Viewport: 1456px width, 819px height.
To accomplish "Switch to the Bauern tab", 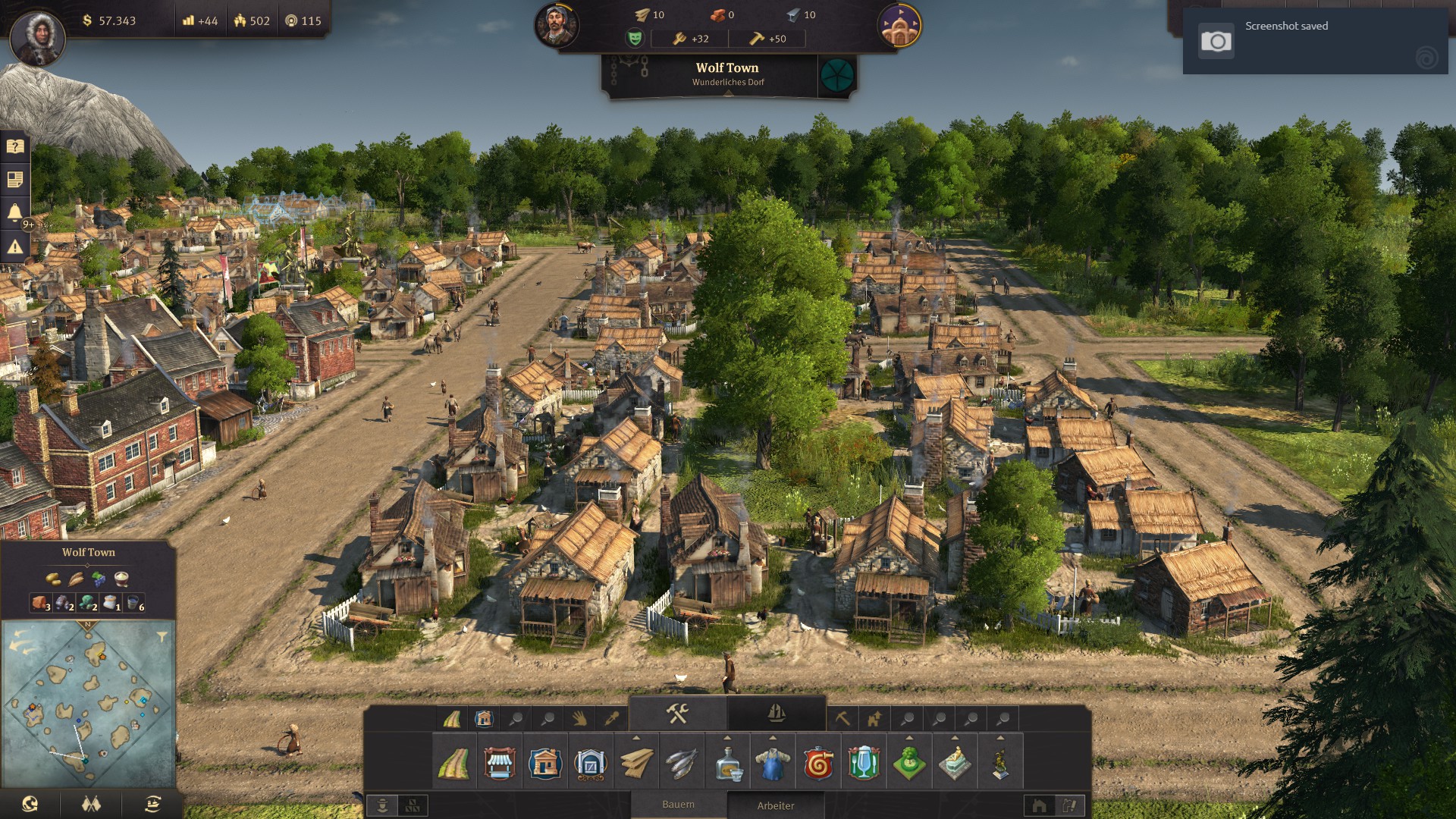I will click(x=678, y=805).
